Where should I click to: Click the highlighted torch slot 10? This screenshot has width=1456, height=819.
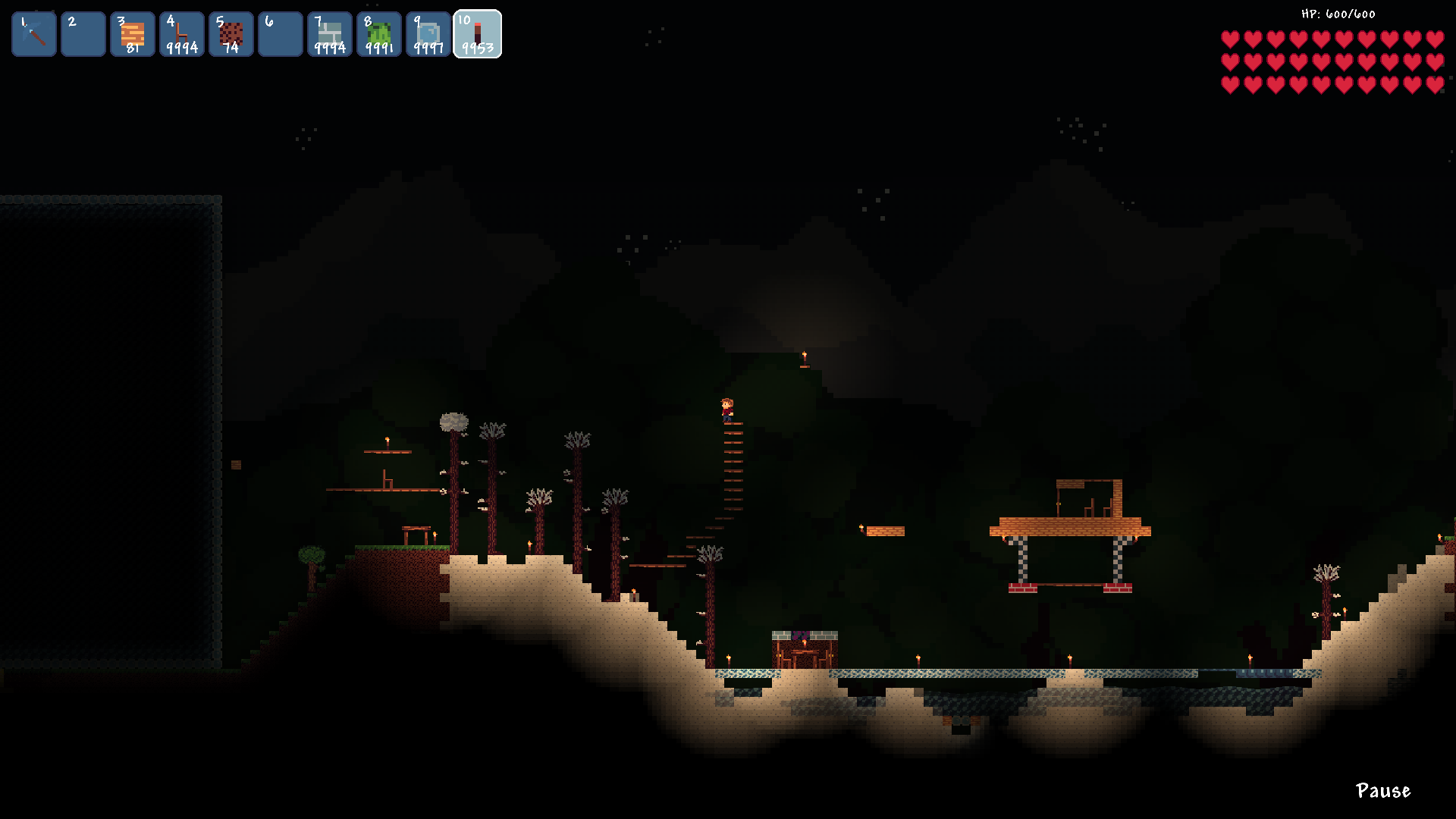coord(478,34)
